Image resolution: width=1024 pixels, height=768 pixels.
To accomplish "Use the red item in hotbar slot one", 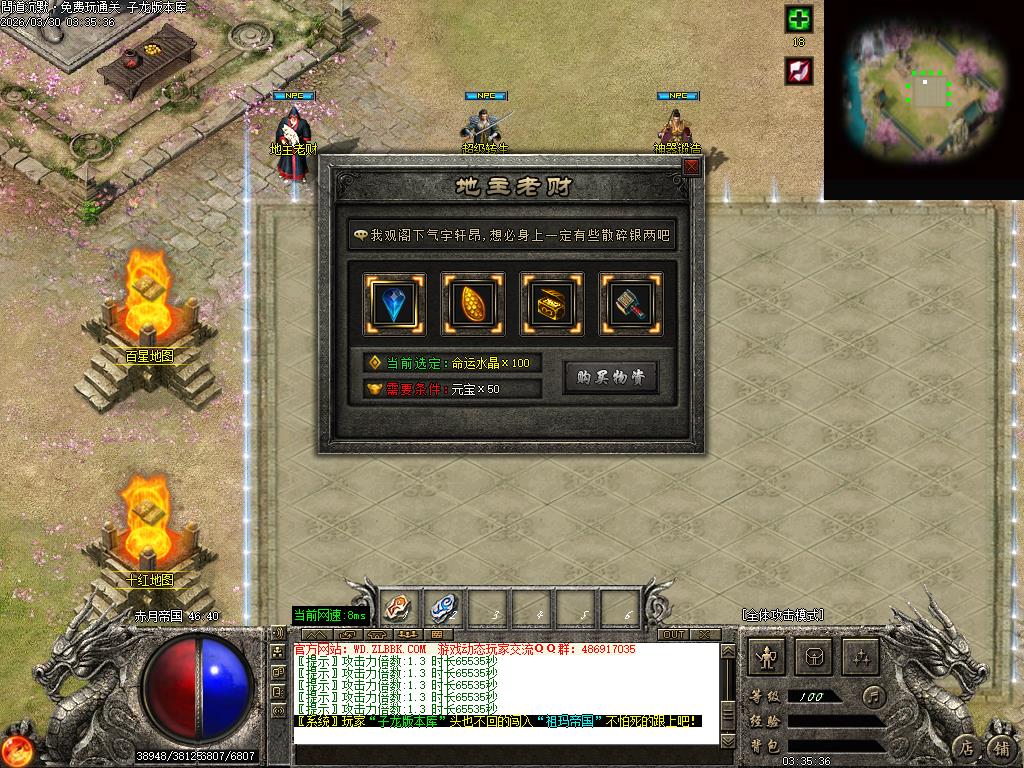I will click(398, 607).
